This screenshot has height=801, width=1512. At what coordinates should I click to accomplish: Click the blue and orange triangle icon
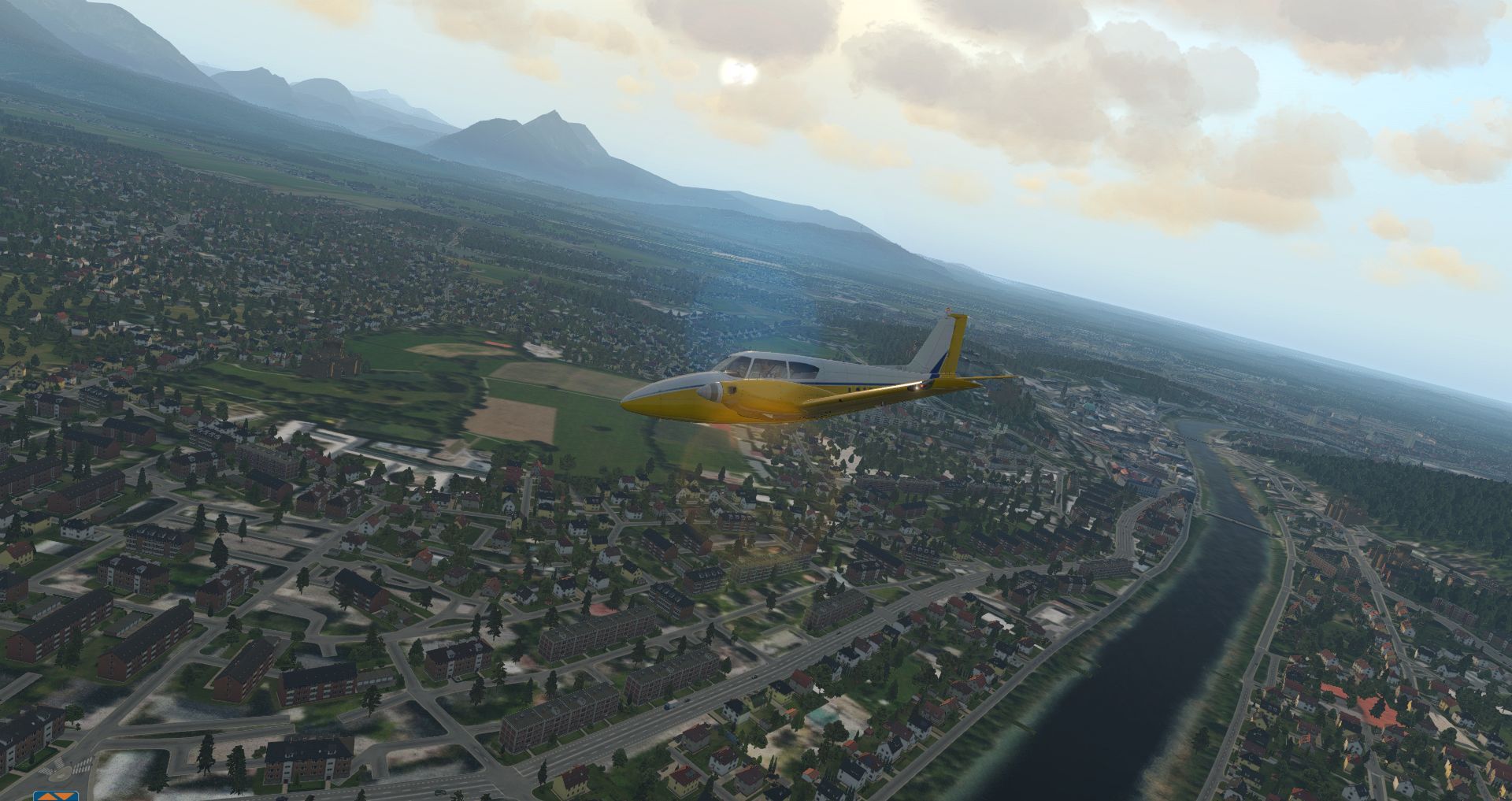pyautogui.click(x=56, y=795)
